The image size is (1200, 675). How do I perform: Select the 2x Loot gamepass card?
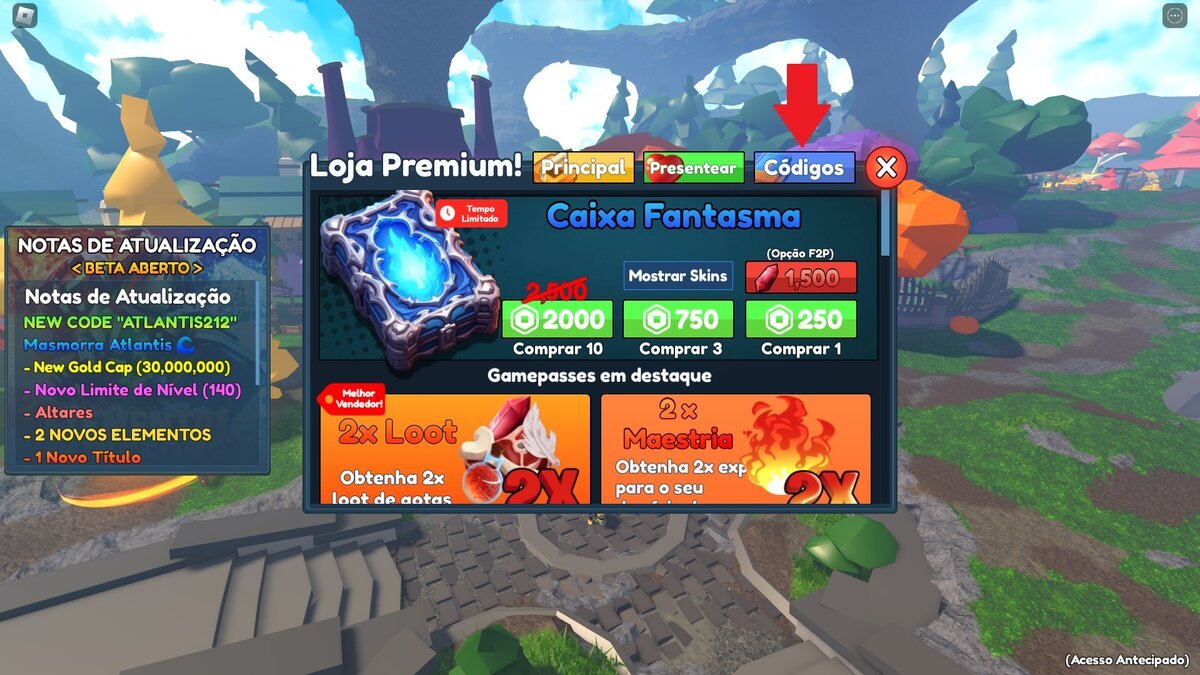click(x=455, y=448)
